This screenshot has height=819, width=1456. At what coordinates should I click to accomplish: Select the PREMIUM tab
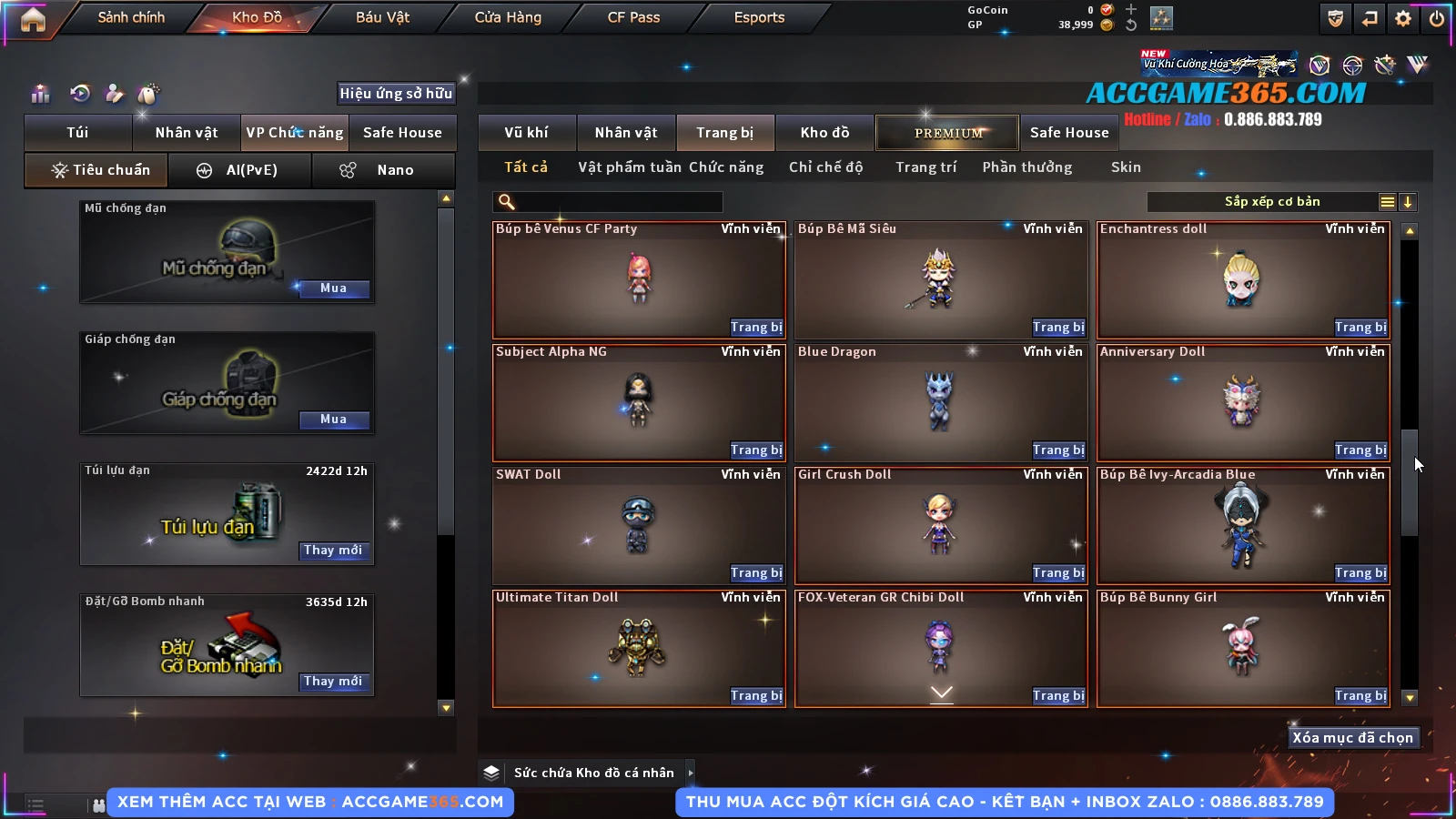pyautogui.click(x=948, y=133)
